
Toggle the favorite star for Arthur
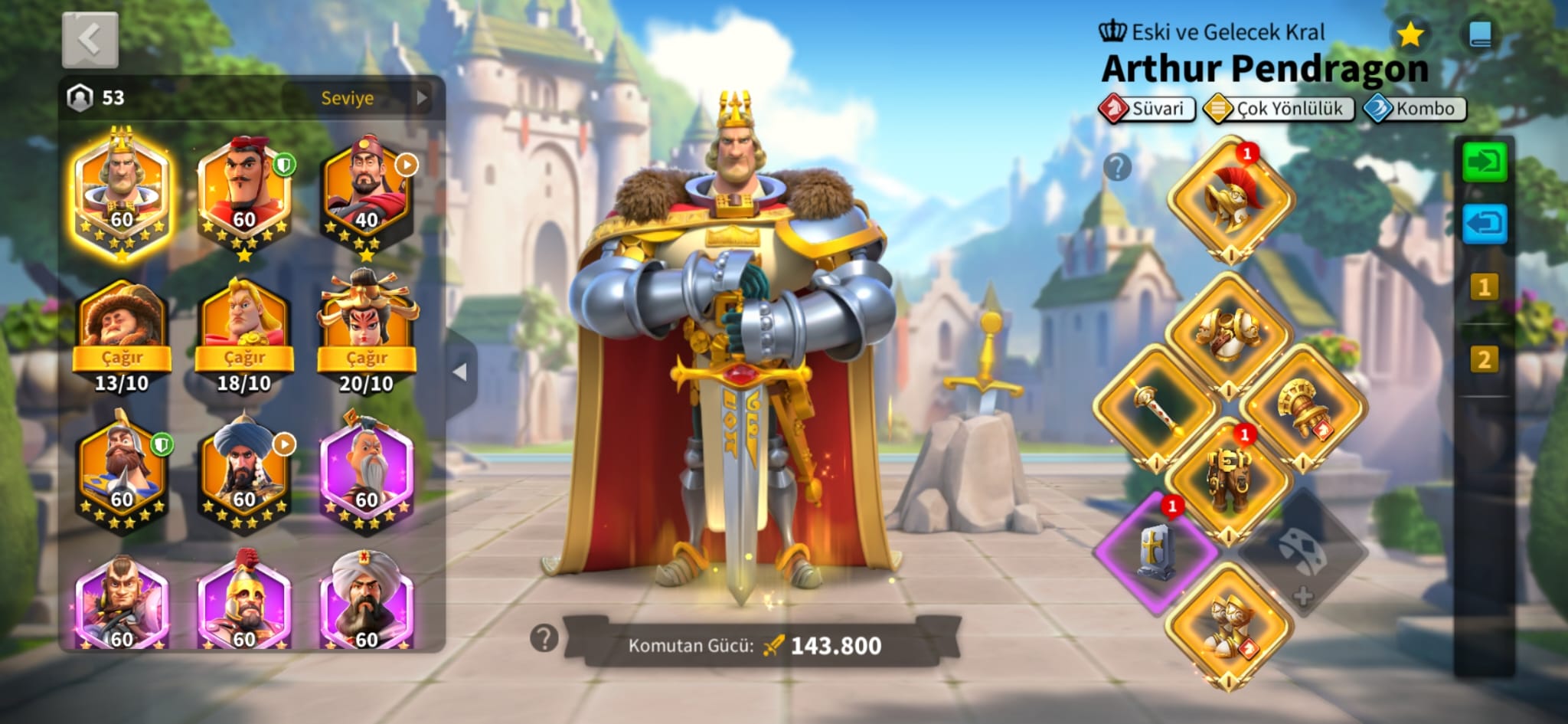(x=1410, y=34)
